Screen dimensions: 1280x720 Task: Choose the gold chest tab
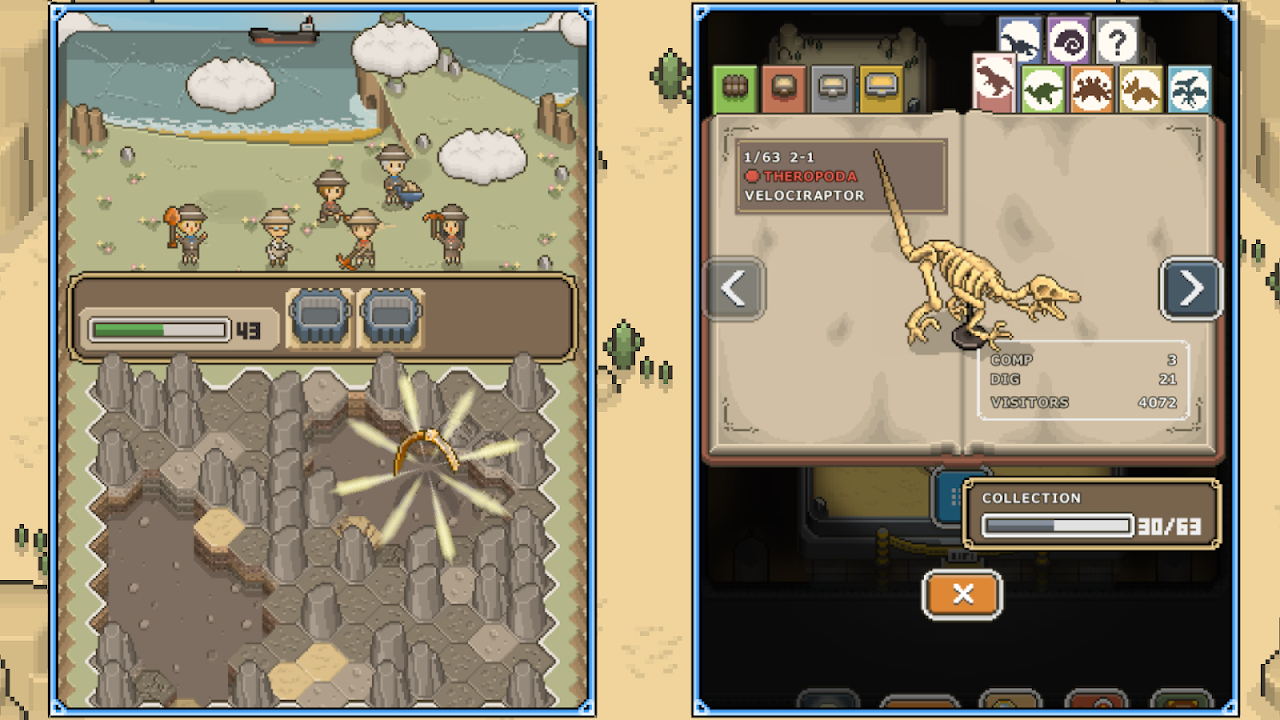pos(881,89)
